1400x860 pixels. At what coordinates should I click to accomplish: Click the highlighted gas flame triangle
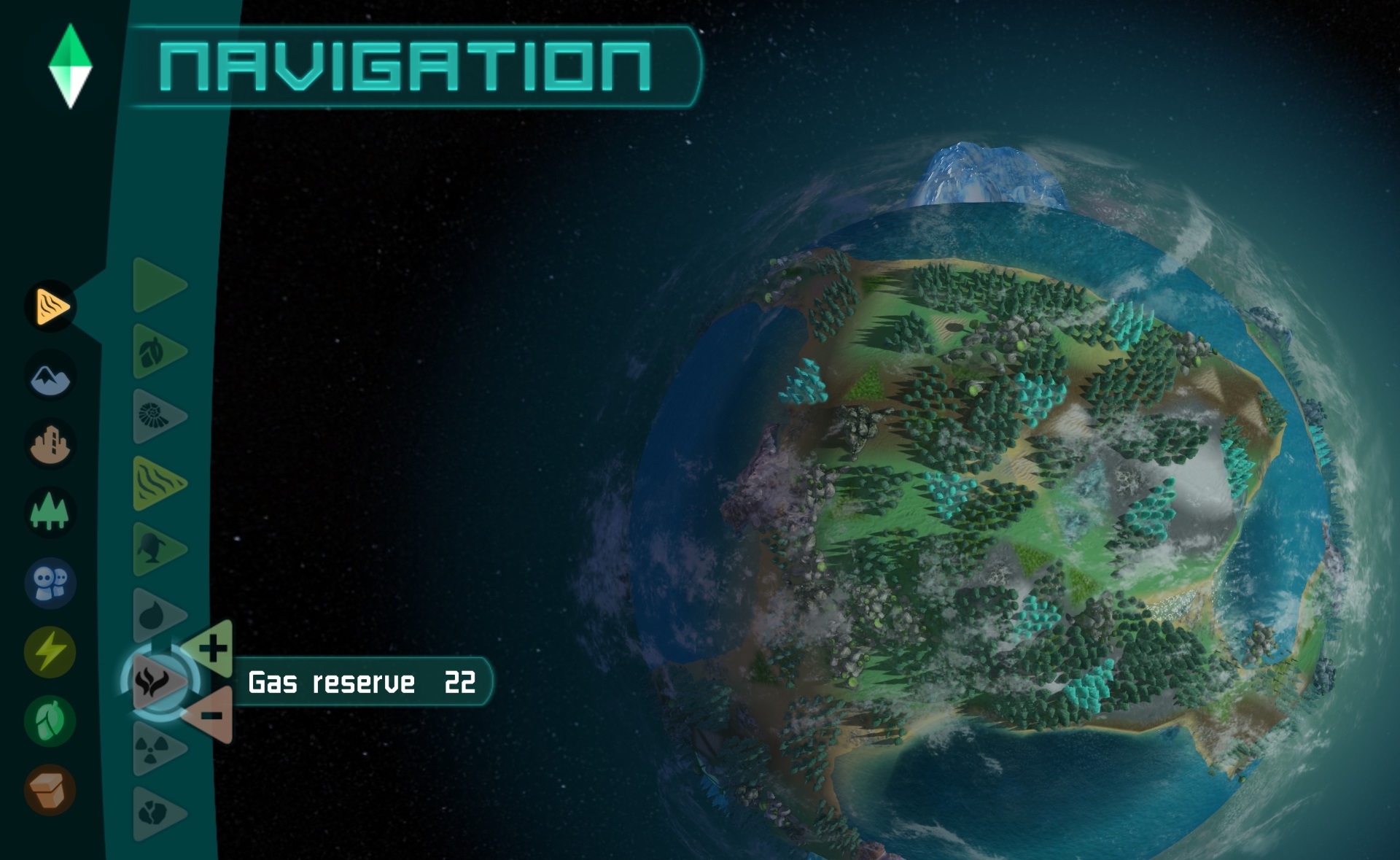click(x=155, y=682)
